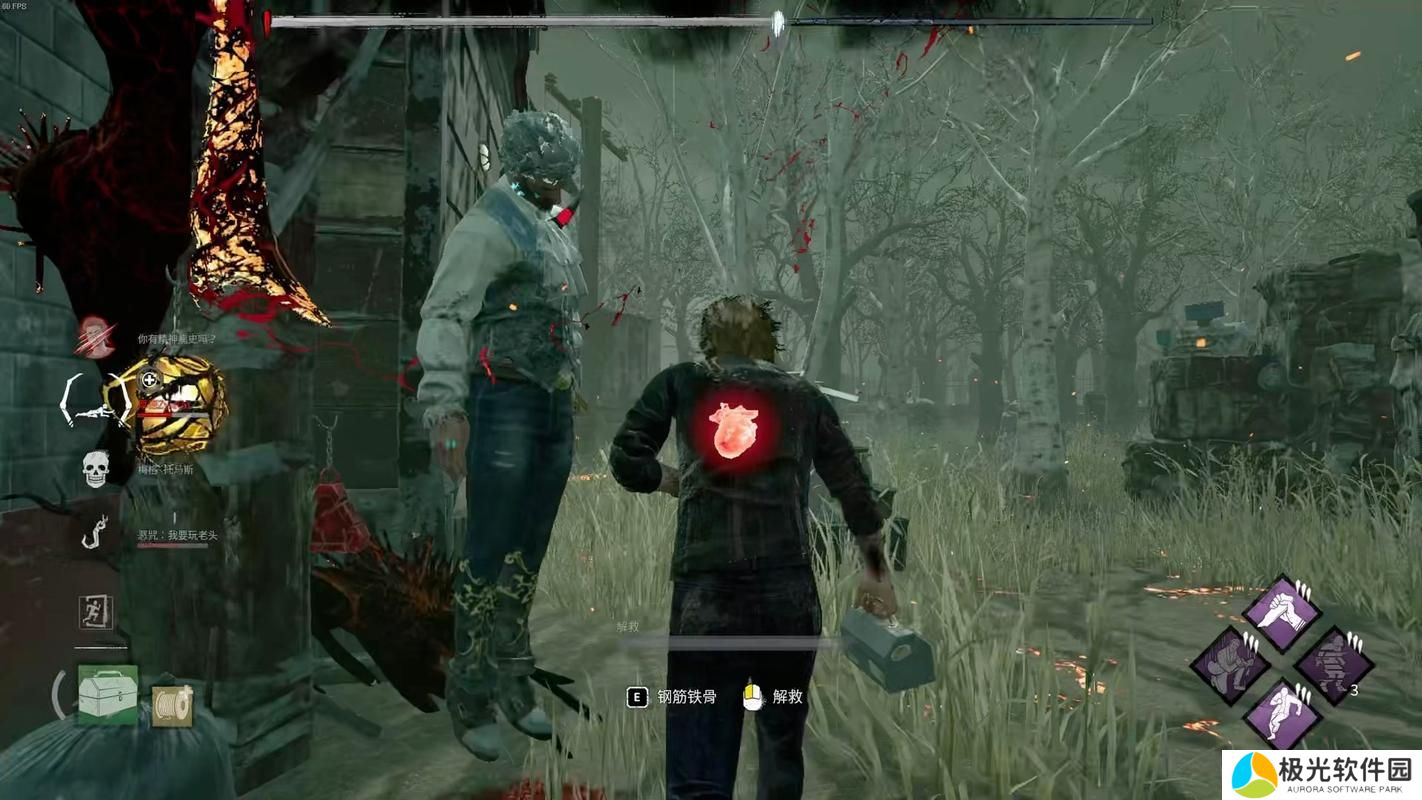Activate the kneeling healer perk icon
1422x800 pixels.
tap(1230, 663)
